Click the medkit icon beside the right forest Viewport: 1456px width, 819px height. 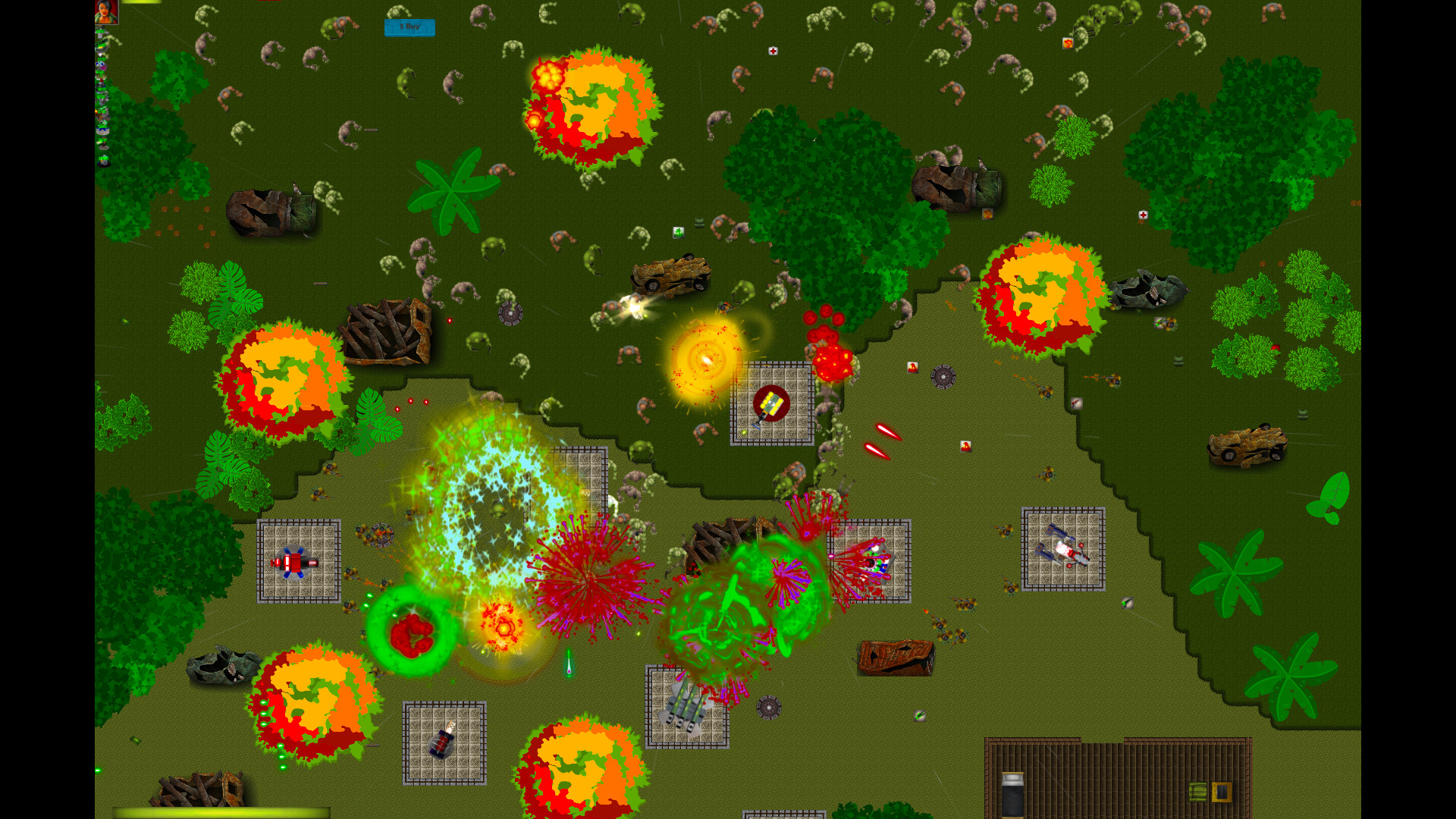click(x=1142, y=213)
